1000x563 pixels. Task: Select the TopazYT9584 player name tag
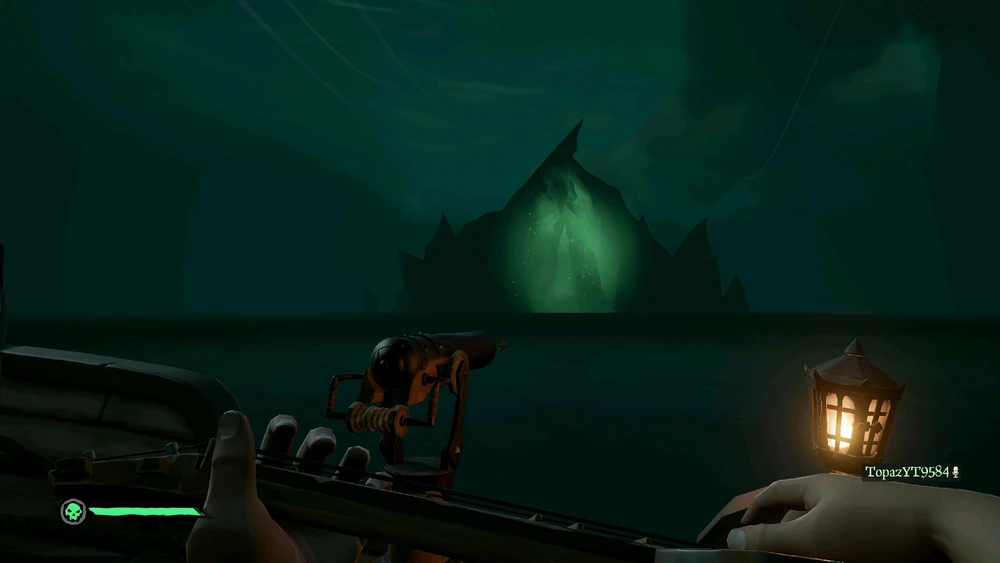click(x=907, y=472)
